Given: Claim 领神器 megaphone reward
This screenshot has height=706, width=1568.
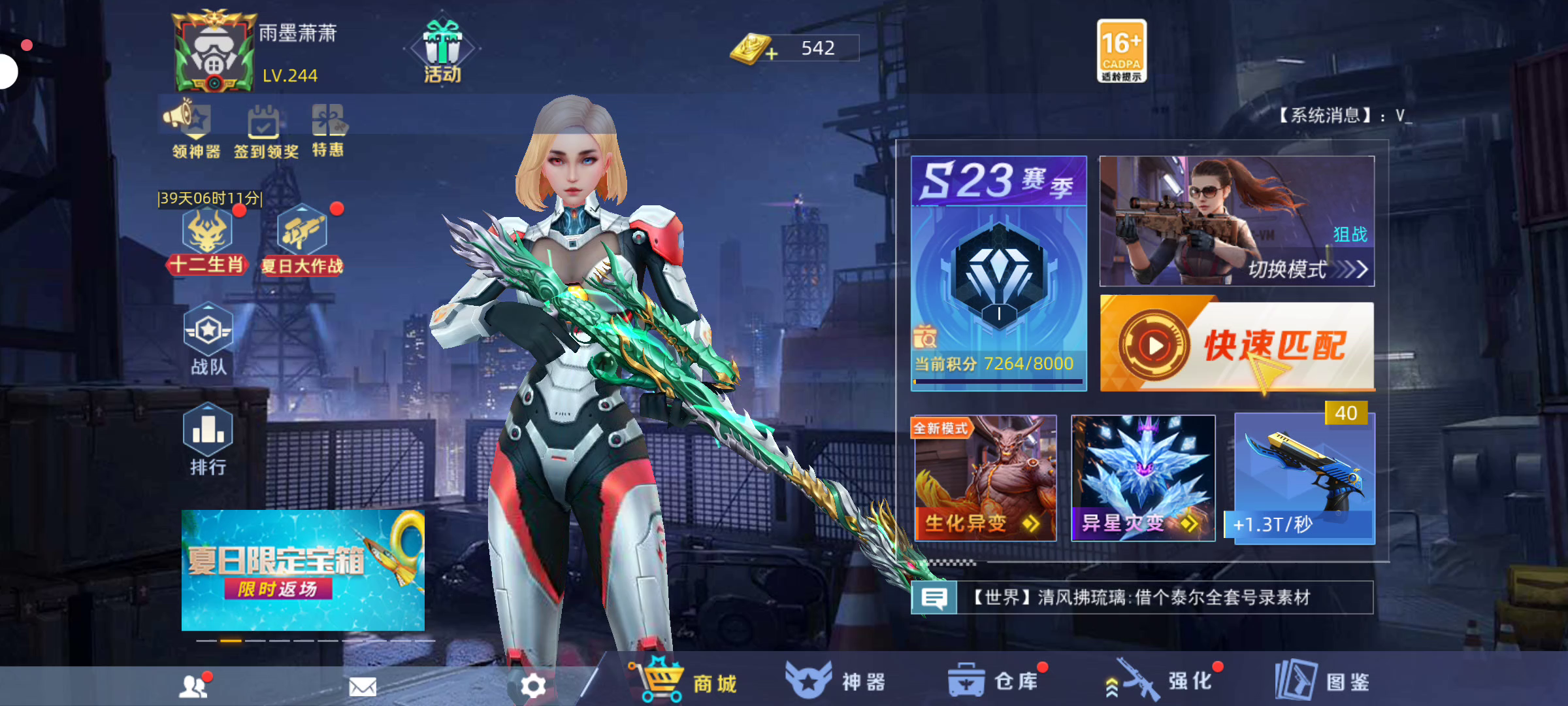Looking at the screenshot, I should [195, 129].
